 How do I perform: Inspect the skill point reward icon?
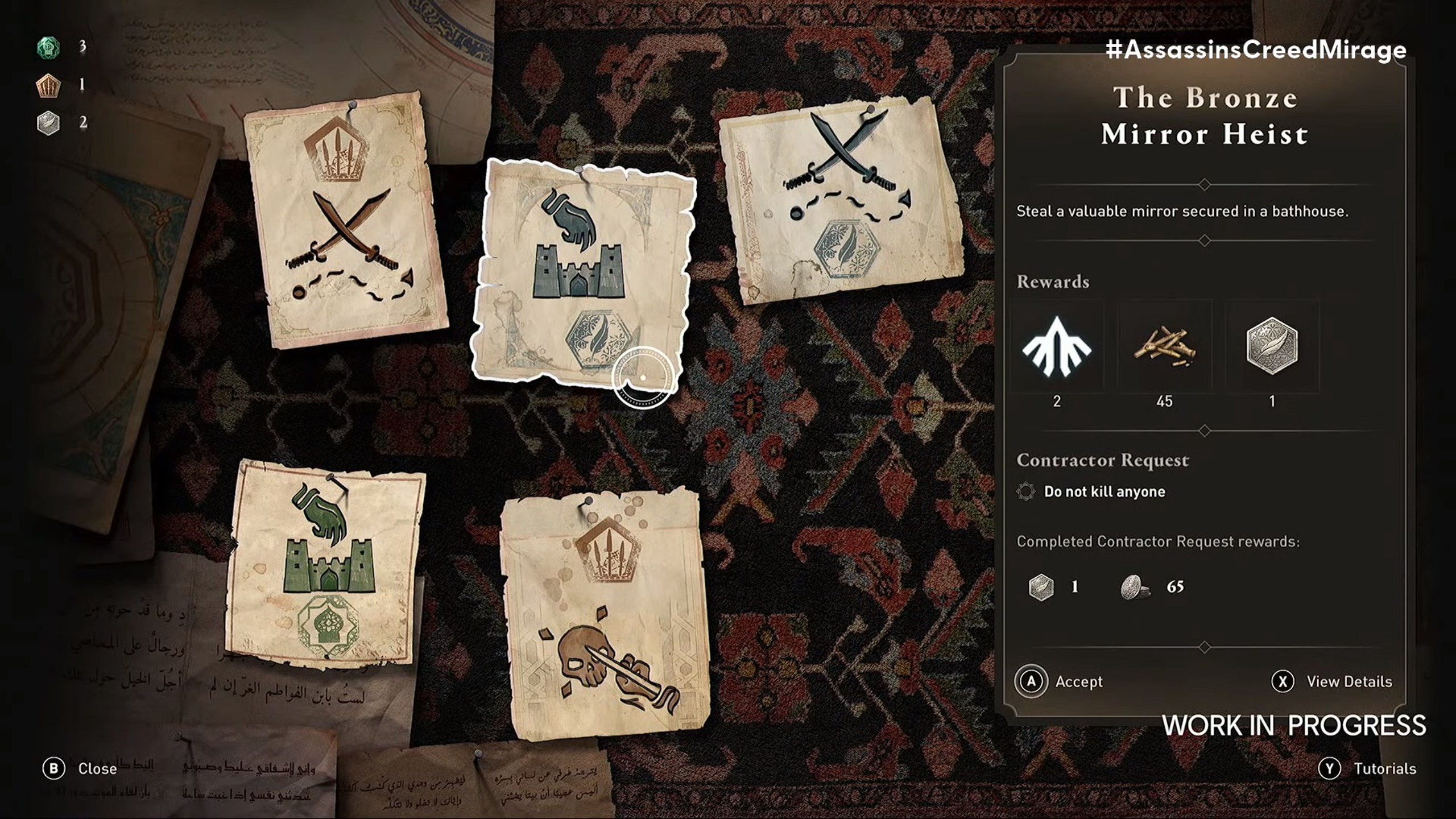pyautogui.click(x=1057, y=347)
